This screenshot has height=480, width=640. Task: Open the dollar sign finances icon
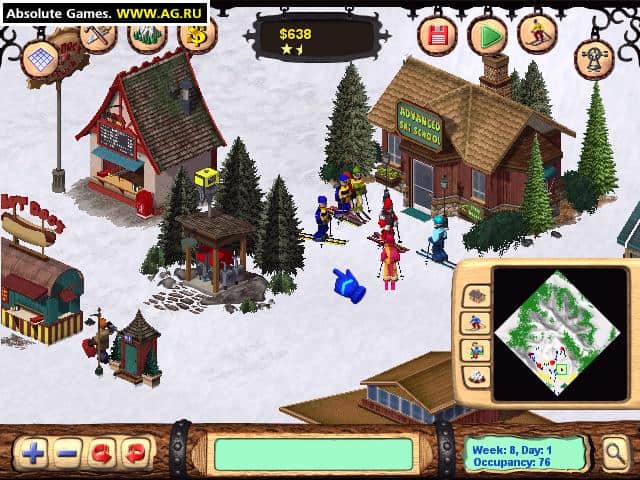197,37
